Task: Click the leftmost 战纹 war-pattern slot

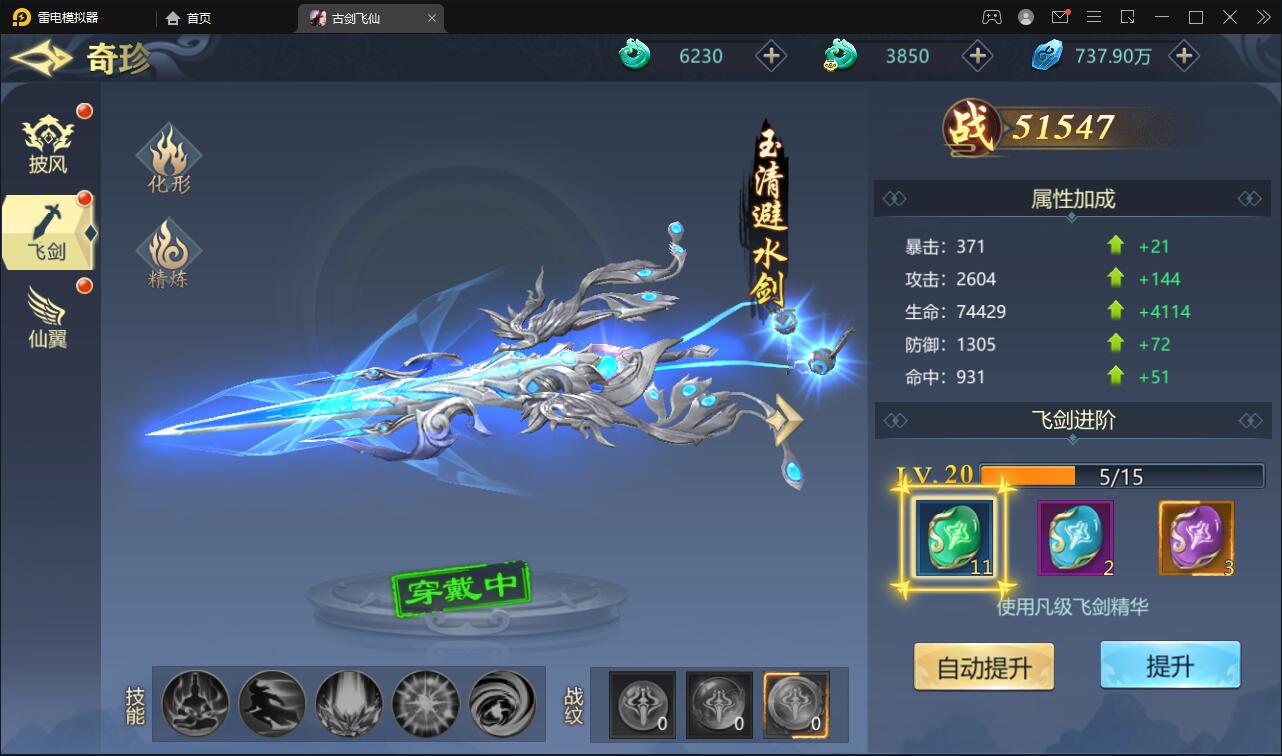Action: pyautogui.click(x=641, y=704)
